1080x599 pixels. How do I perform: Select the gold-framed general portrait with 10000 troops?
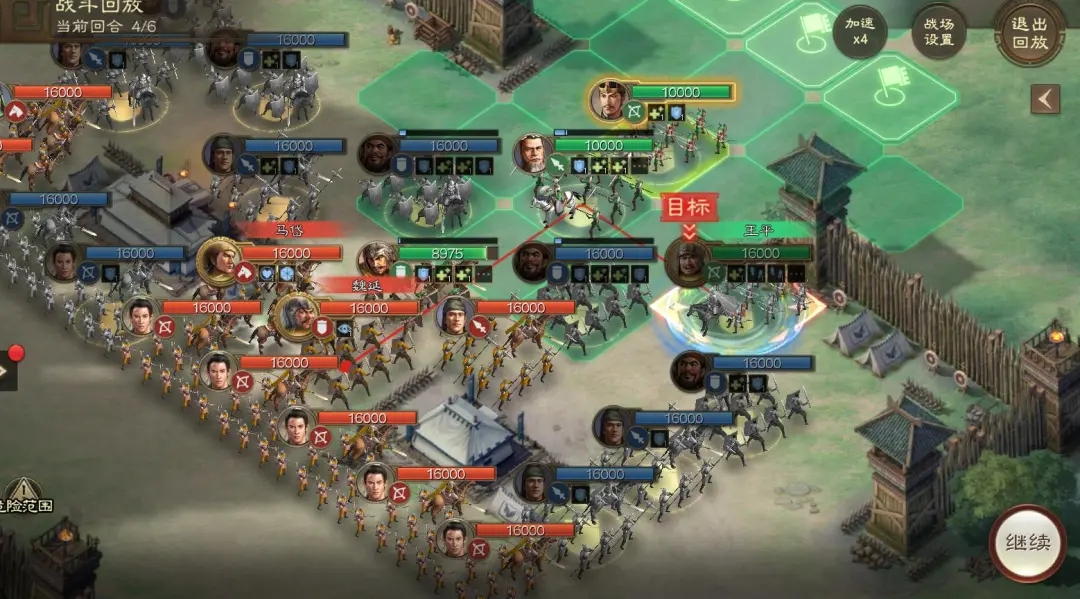[608, 98]
